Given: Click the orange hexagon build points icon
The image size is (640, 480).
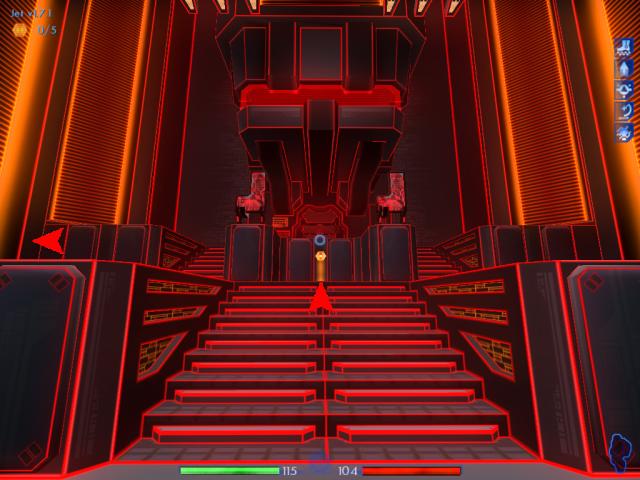Looking at the screenshot, I should [19, 30].
